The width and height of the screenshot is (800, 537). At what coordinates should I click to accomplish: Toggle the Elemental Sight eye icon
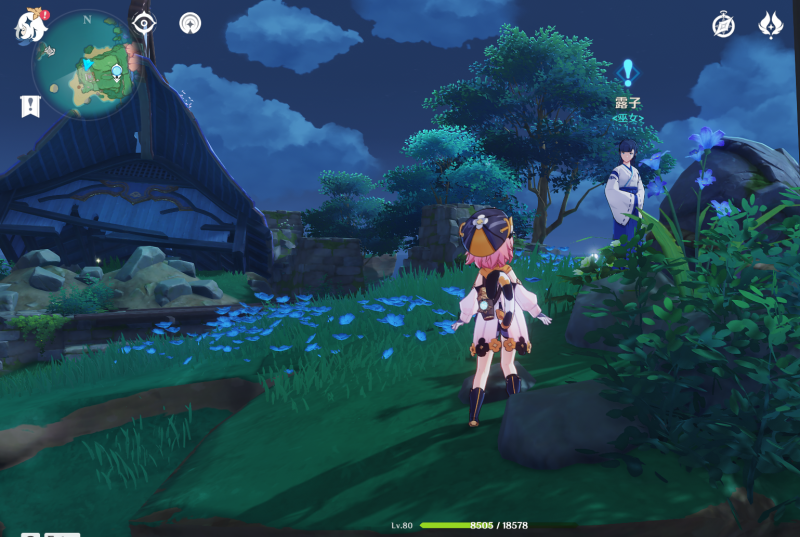tap(144, 24)
